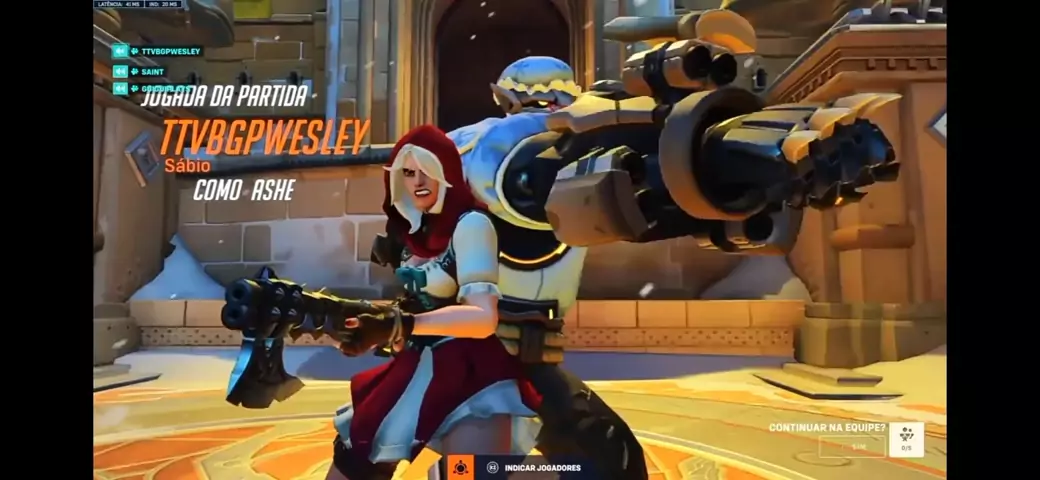Mute SAINT's voice chat speaker icon
Viewport: 1040px width, 480px height.
[120, 71]
